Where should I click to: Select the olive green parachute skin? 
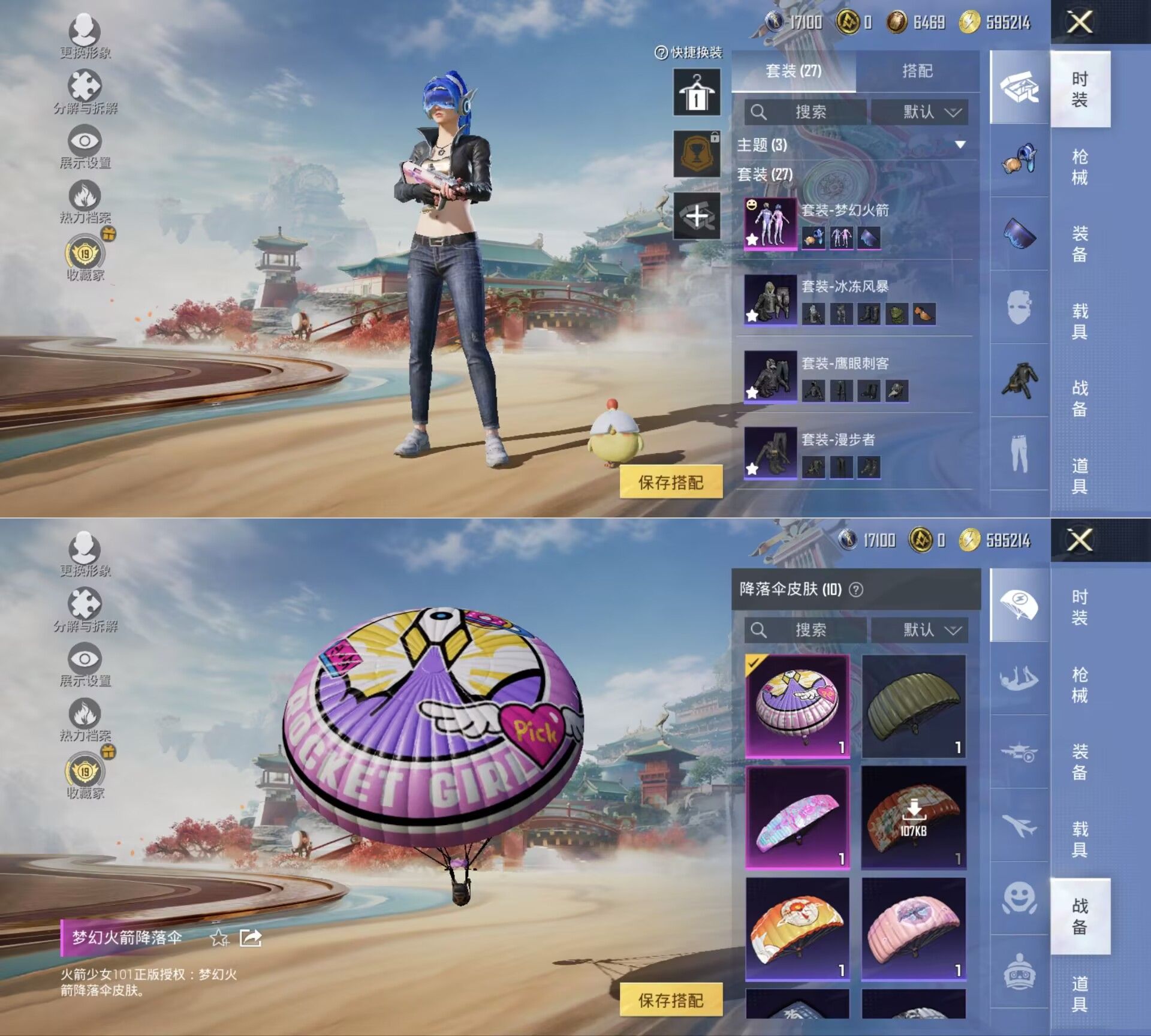tap(914, 705)
